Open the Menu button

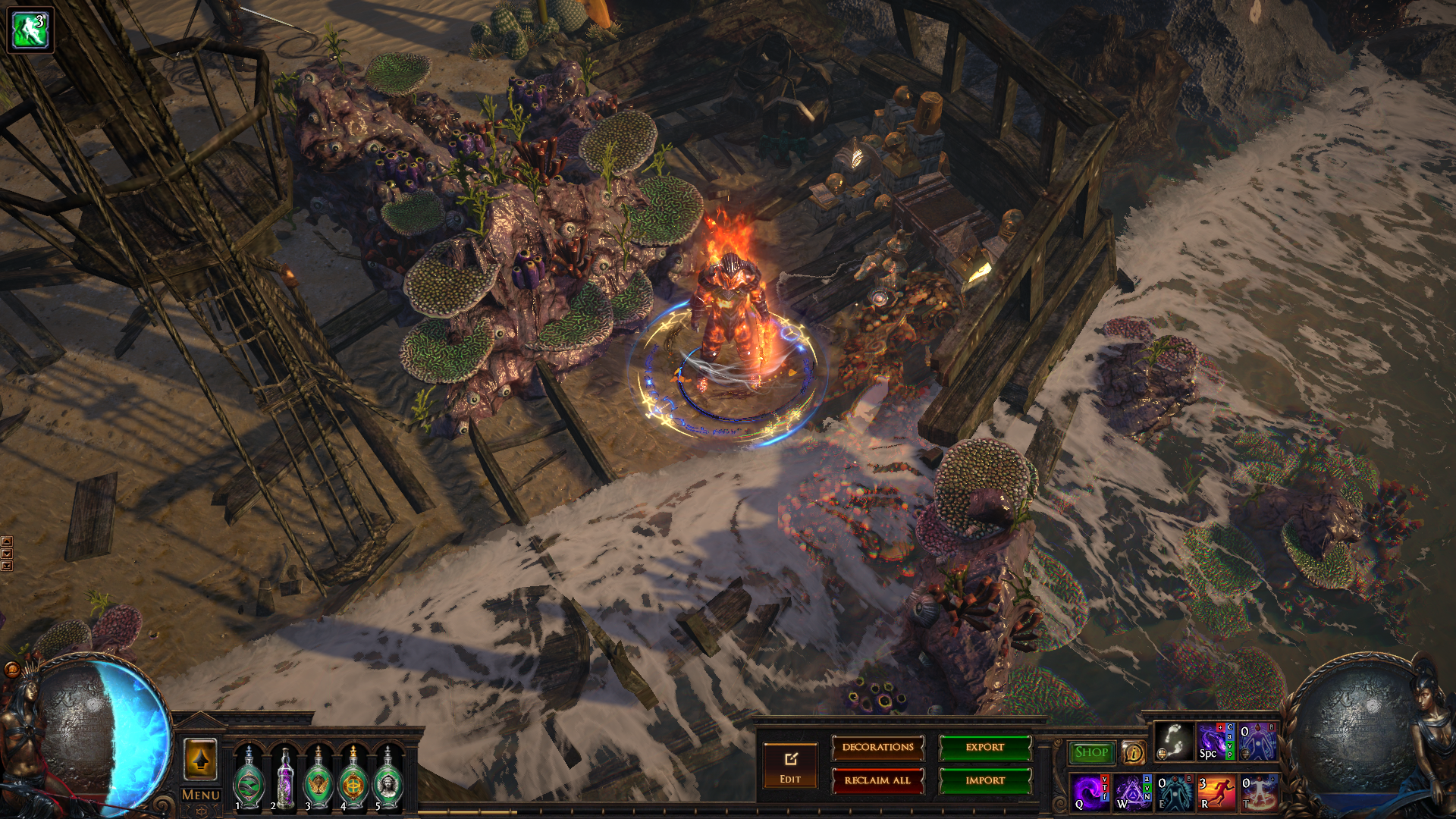[x=201, y=795]
